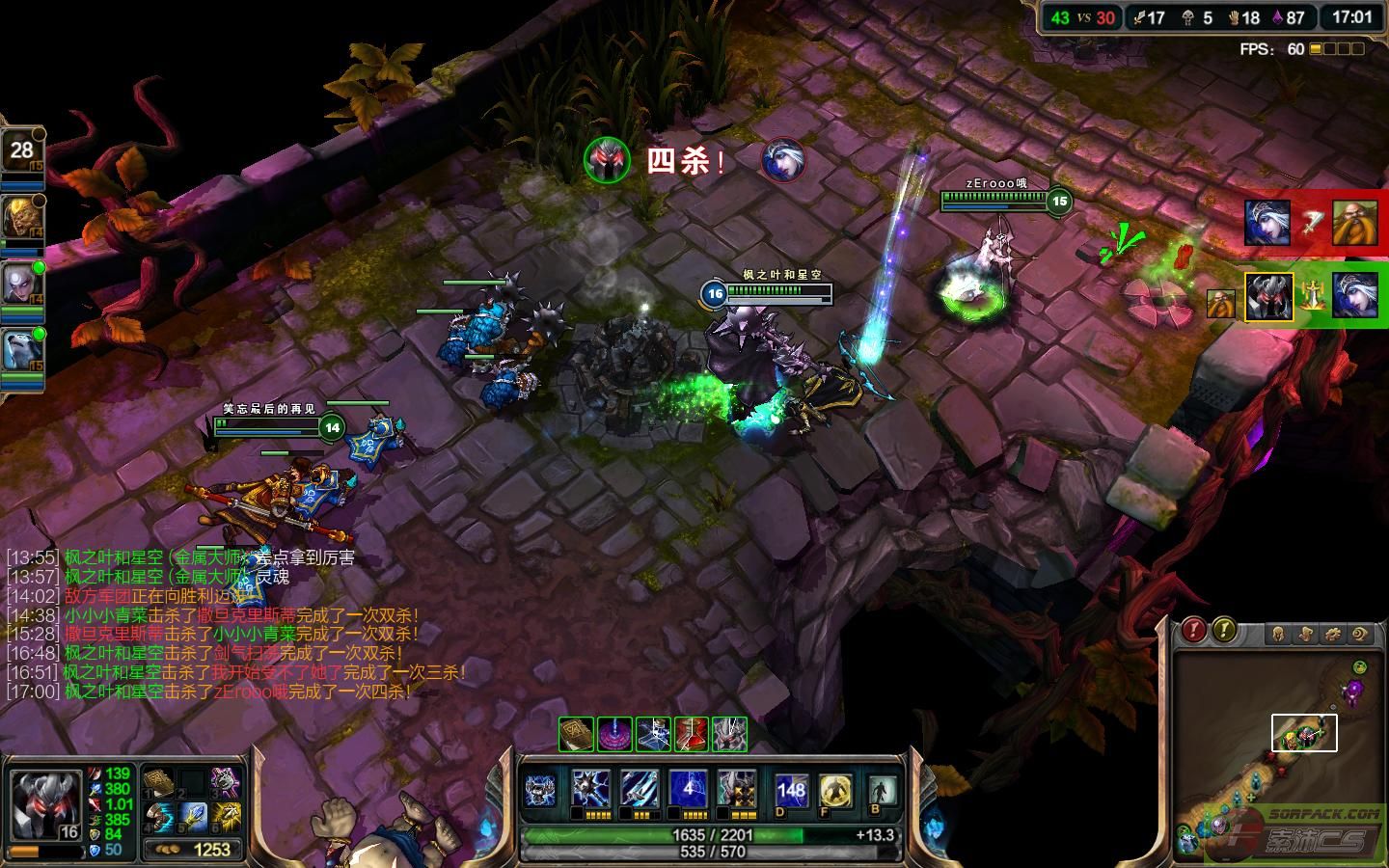Image resolution: width=1389 pixels, height=868 pixels.
Task: Click the Iron Man passive ability icon
Action: coord(542,791)
